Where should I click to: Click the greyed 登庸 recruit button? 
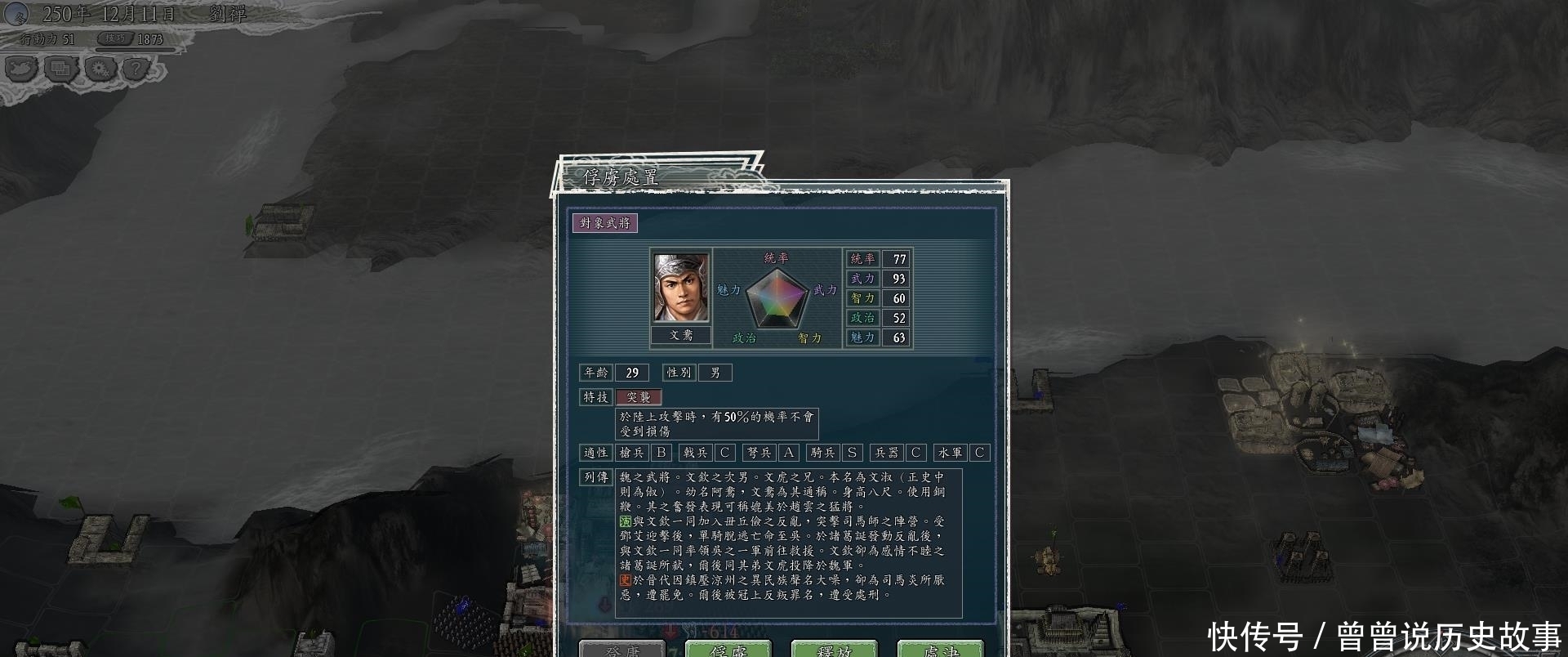coord(621,649)
